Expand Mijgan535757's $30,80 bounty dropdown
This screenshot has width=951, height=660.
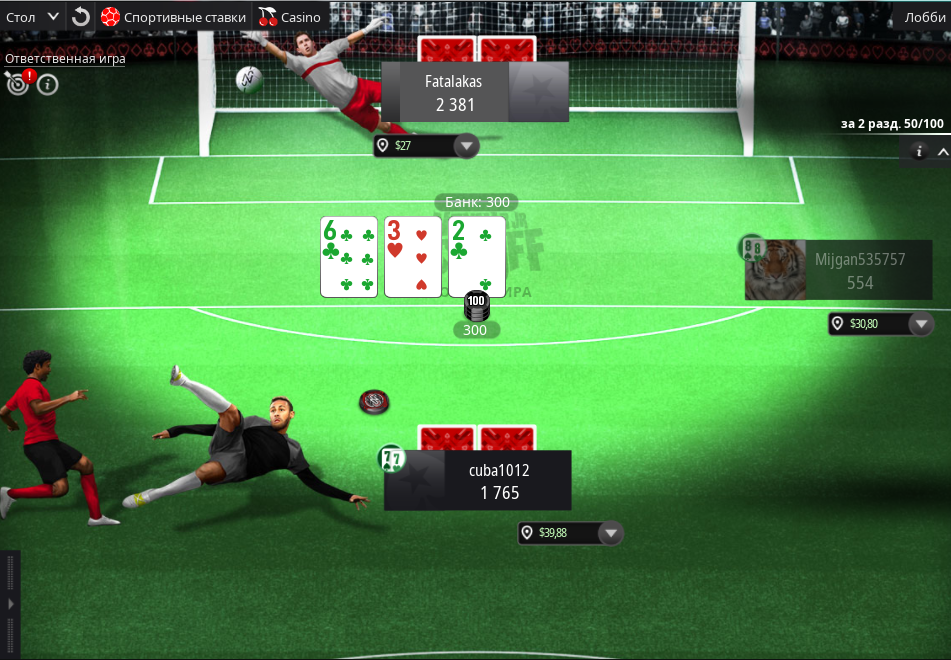pos(920,324)
